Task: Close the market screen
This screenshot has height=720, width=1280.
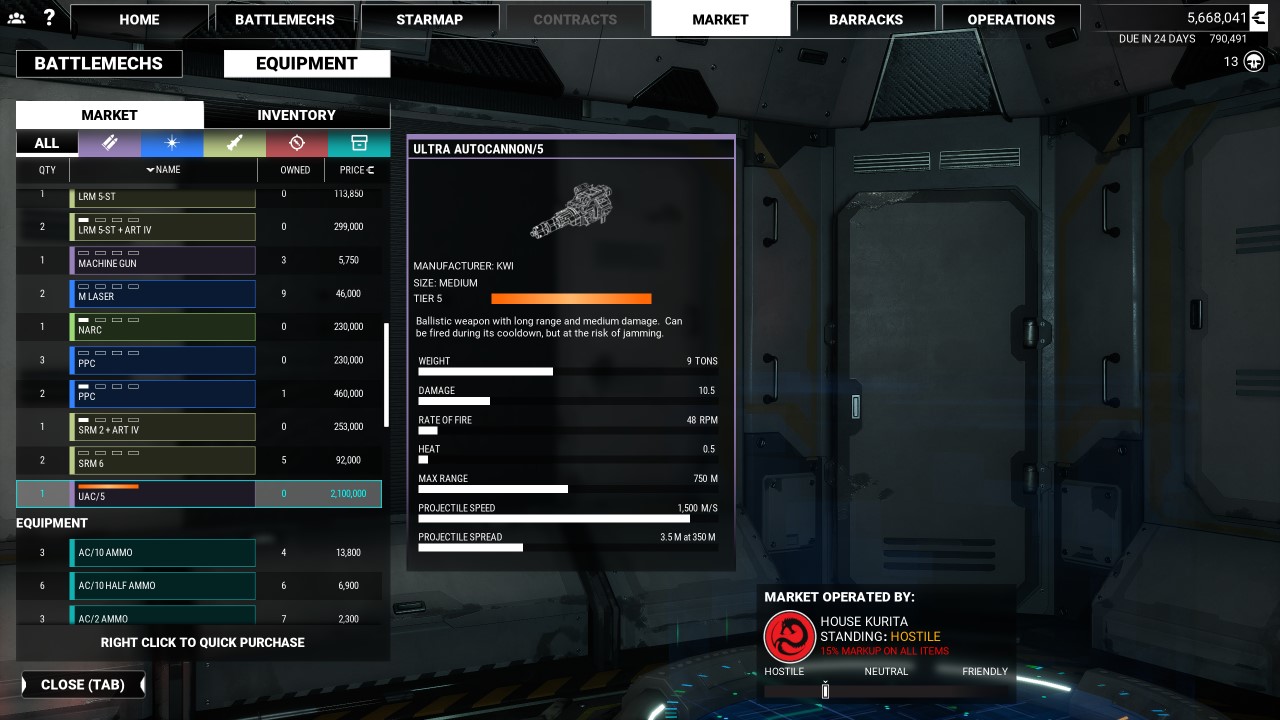Action: point(83,685)
